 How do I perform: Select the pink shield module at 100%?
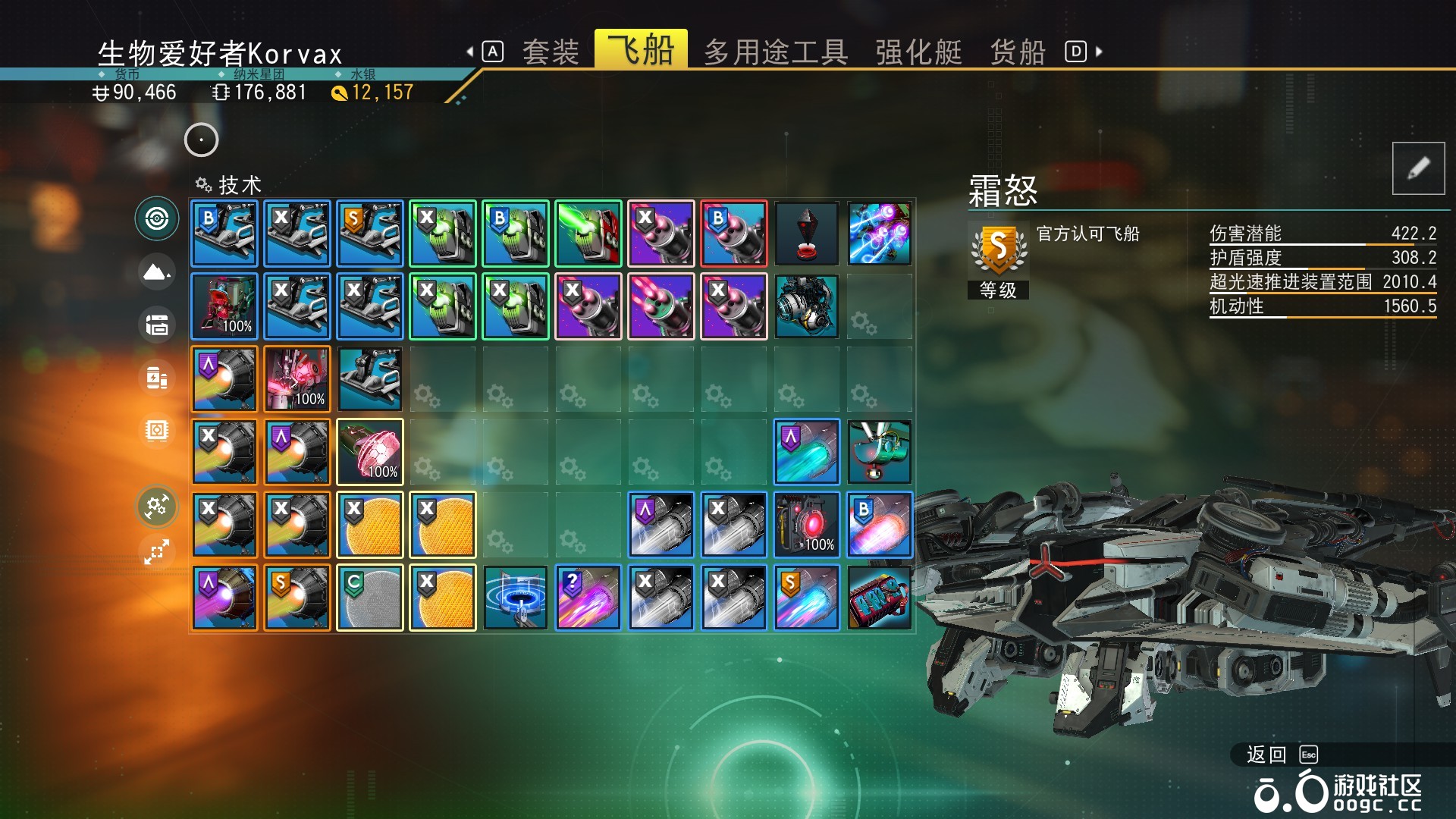(x=370, y=451)
